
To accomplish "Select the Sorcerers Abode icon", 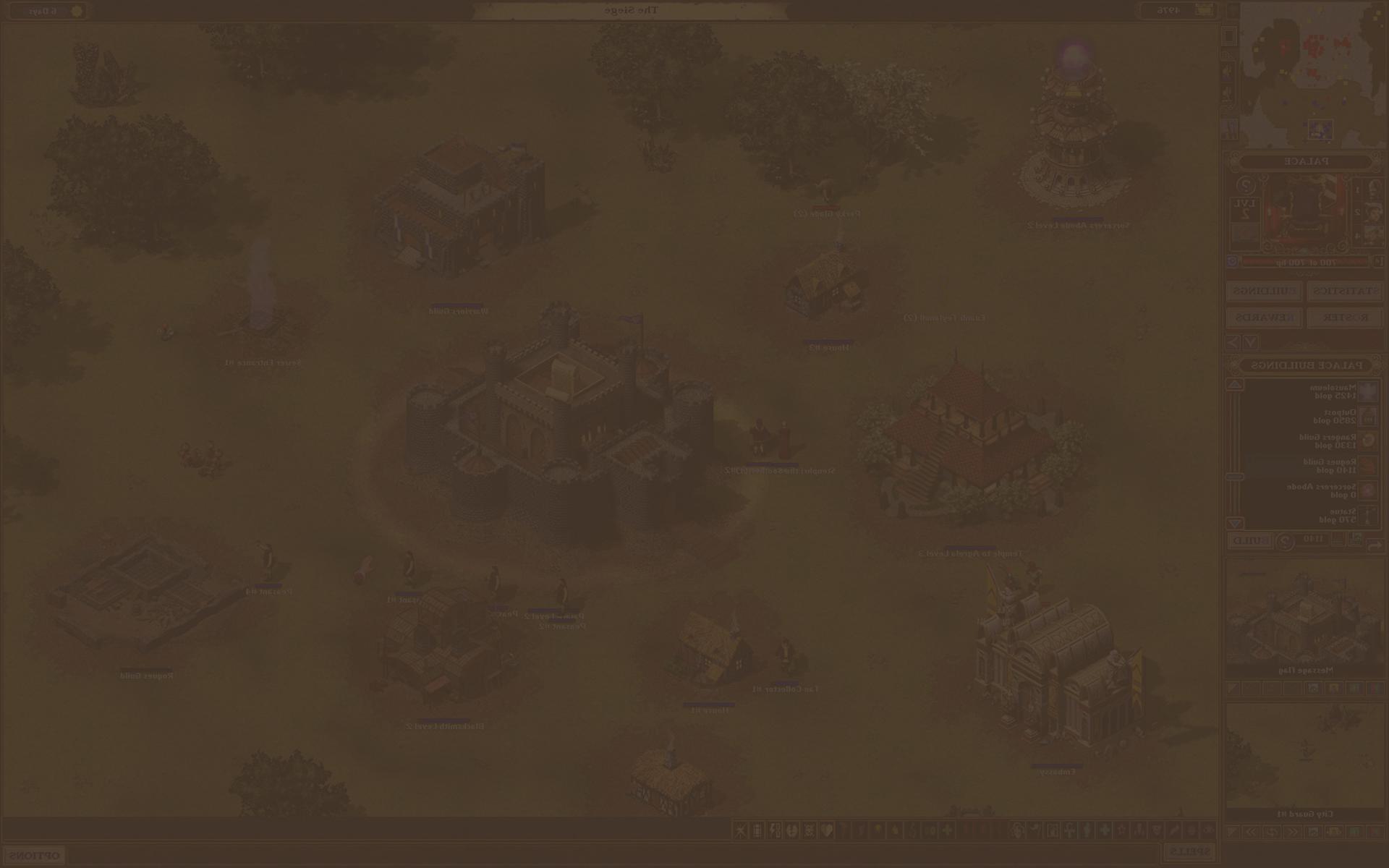I will 1368,490.
